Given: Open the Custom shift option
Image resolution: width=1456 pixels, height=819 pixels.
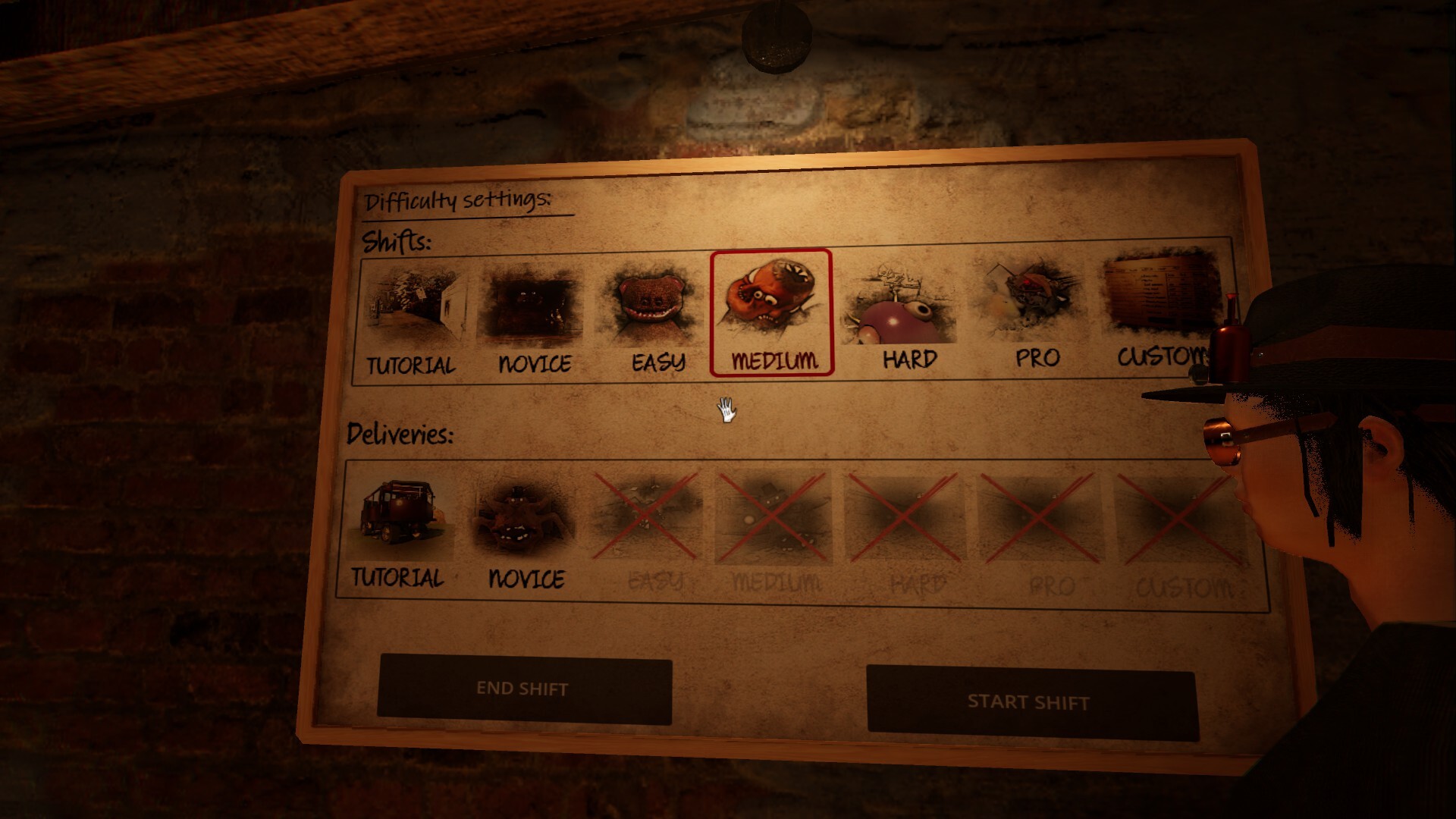Looking at the screenshot, I should point(1159,311).
